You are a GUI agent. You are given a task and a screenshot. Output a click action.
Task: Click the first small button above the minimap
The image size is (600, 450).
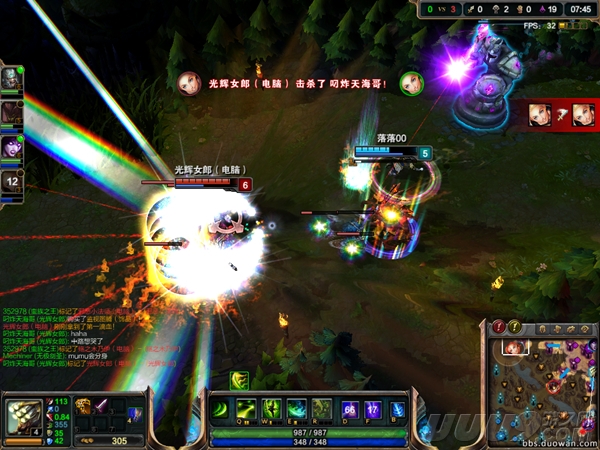coord(541,328)
